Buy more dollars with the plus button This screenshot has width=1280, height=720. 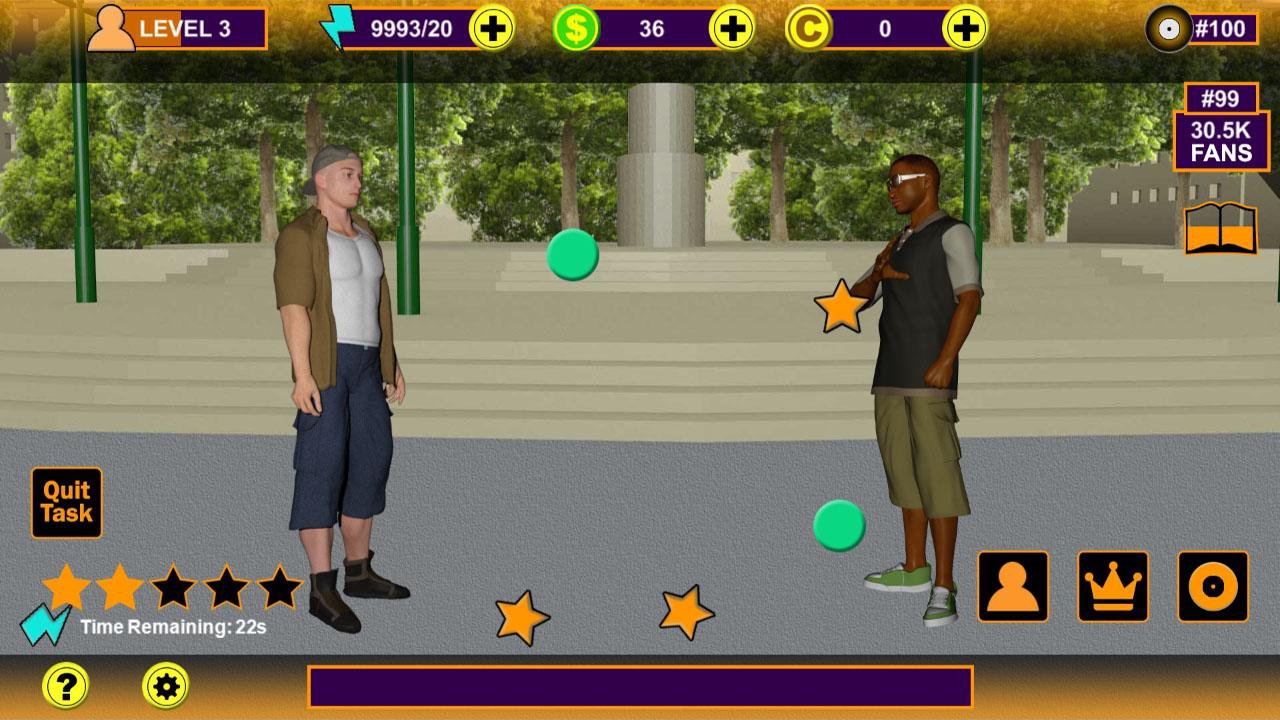[x=731, y=27]
